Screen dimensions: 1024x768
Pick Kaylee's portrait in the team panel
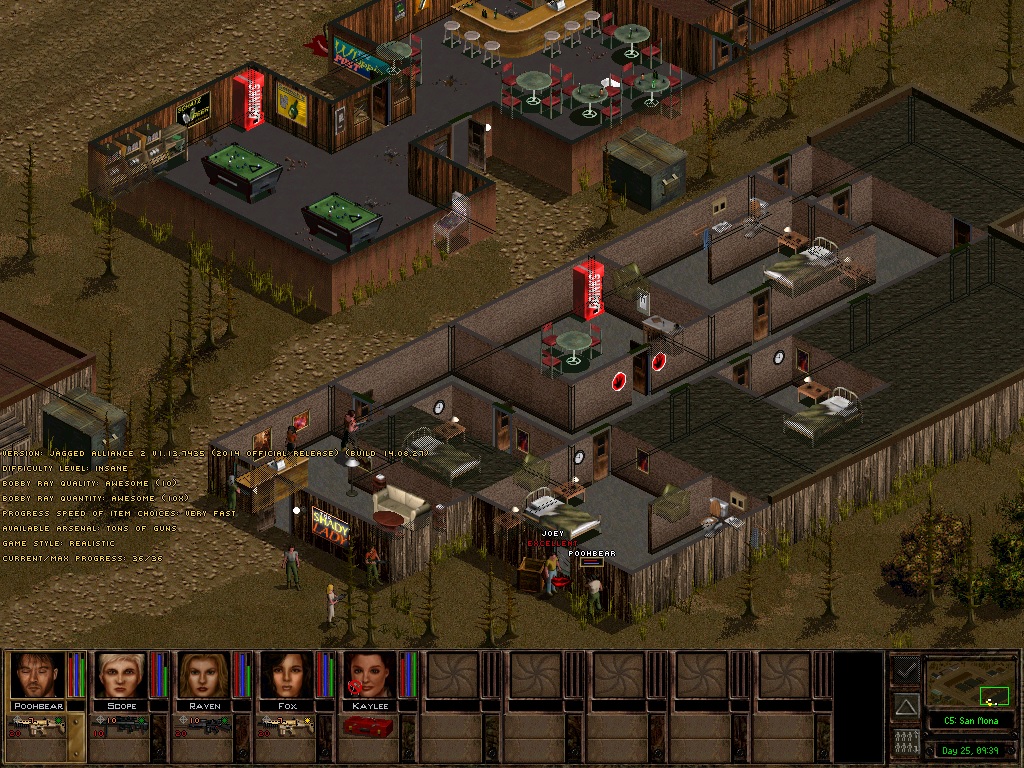370,675
